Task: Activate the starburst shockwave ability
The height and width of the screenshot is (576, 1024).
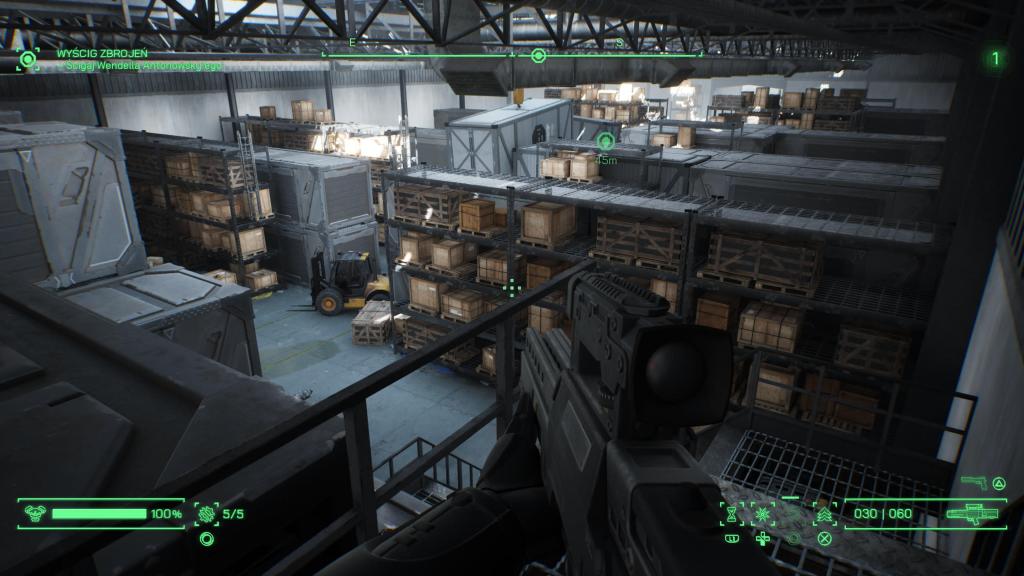Action: click(763, 514)
